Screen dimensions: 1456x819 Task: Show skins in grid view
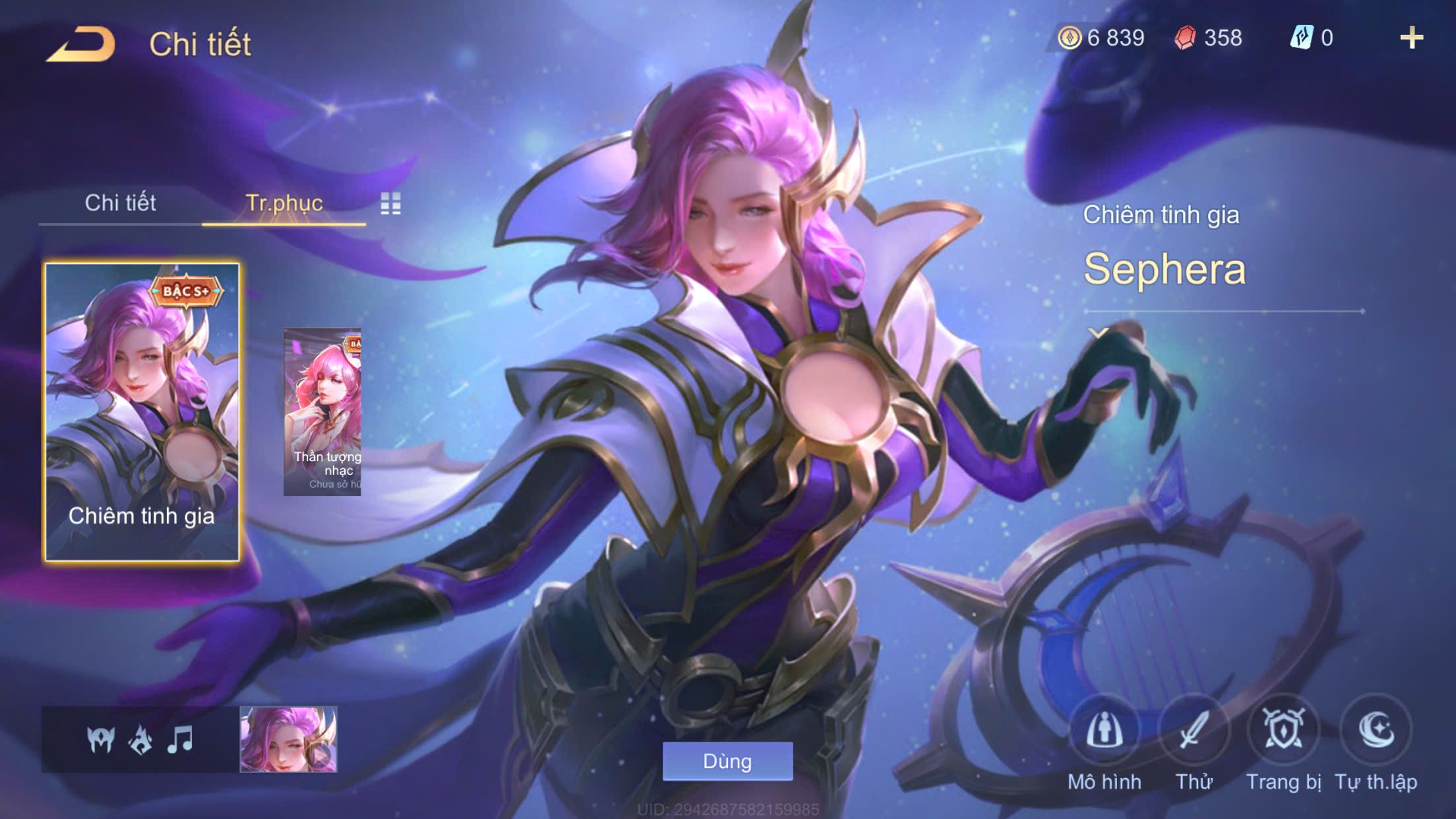pos(390,204)
